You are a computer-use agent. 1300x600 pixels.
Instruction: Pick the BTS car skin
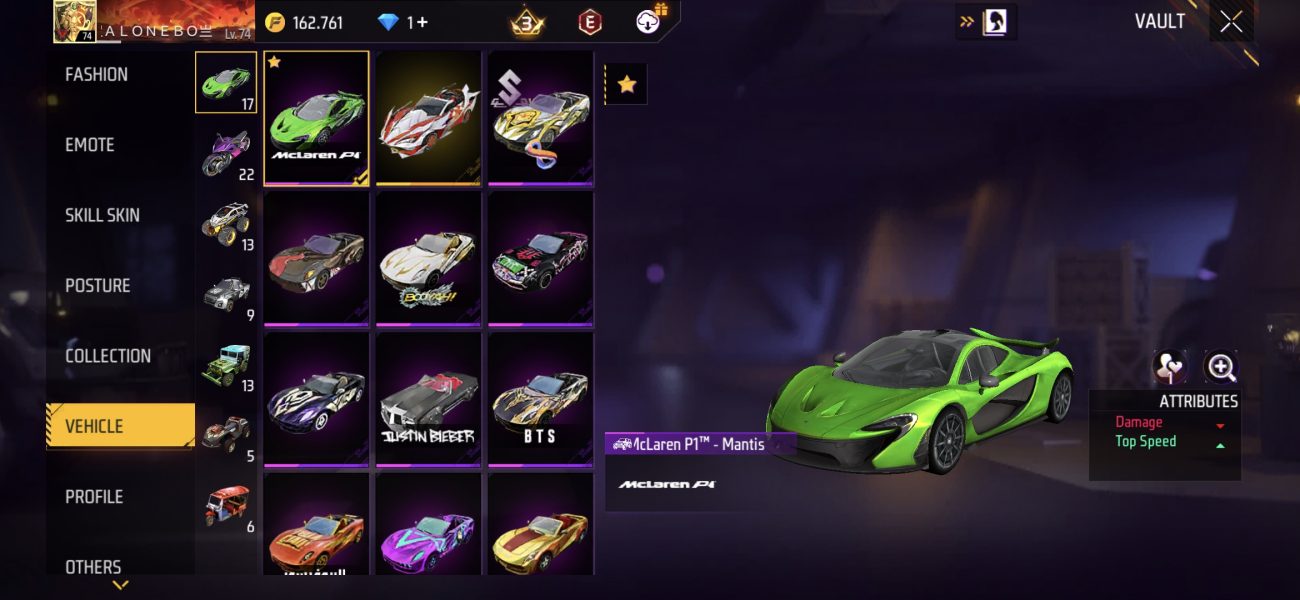pos(540,398)
